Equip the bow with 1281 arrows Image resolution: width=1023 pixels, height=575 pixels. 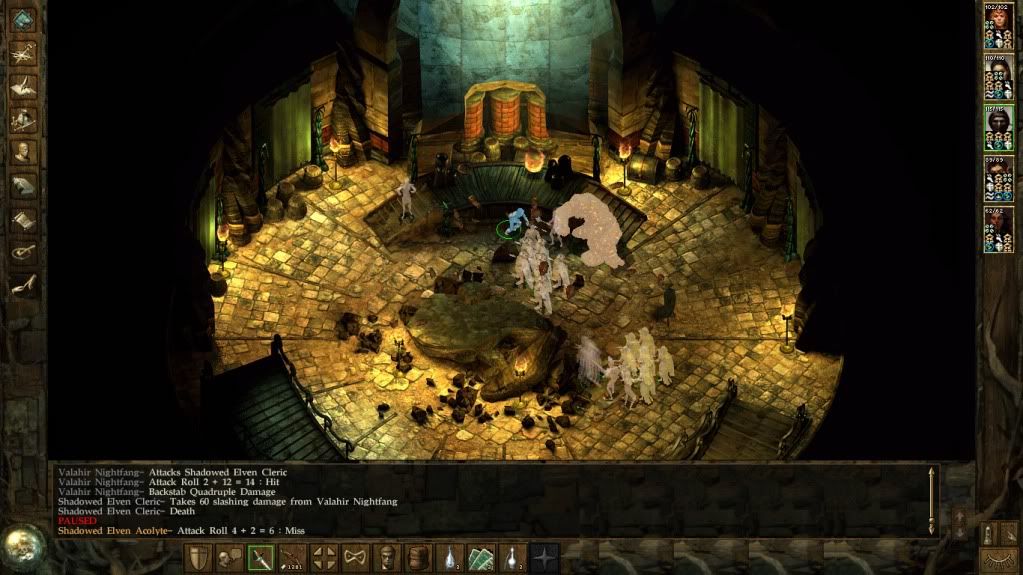point(293,558)
